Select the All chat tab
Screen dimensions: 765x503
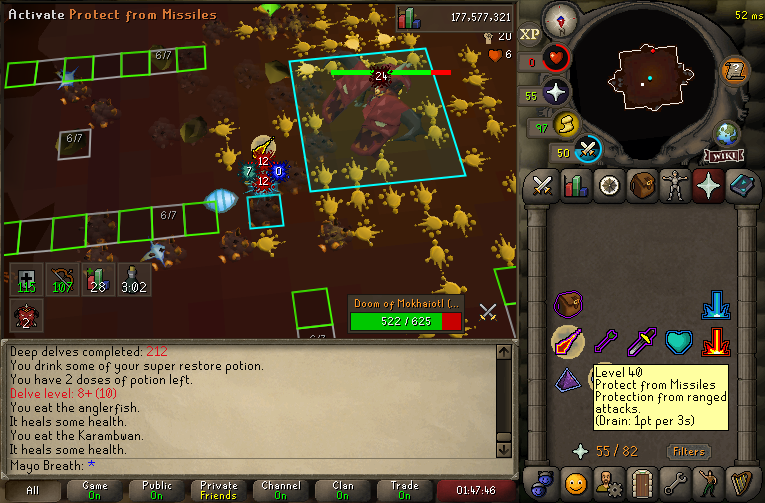pyautogui.click(x=33, y=491)
